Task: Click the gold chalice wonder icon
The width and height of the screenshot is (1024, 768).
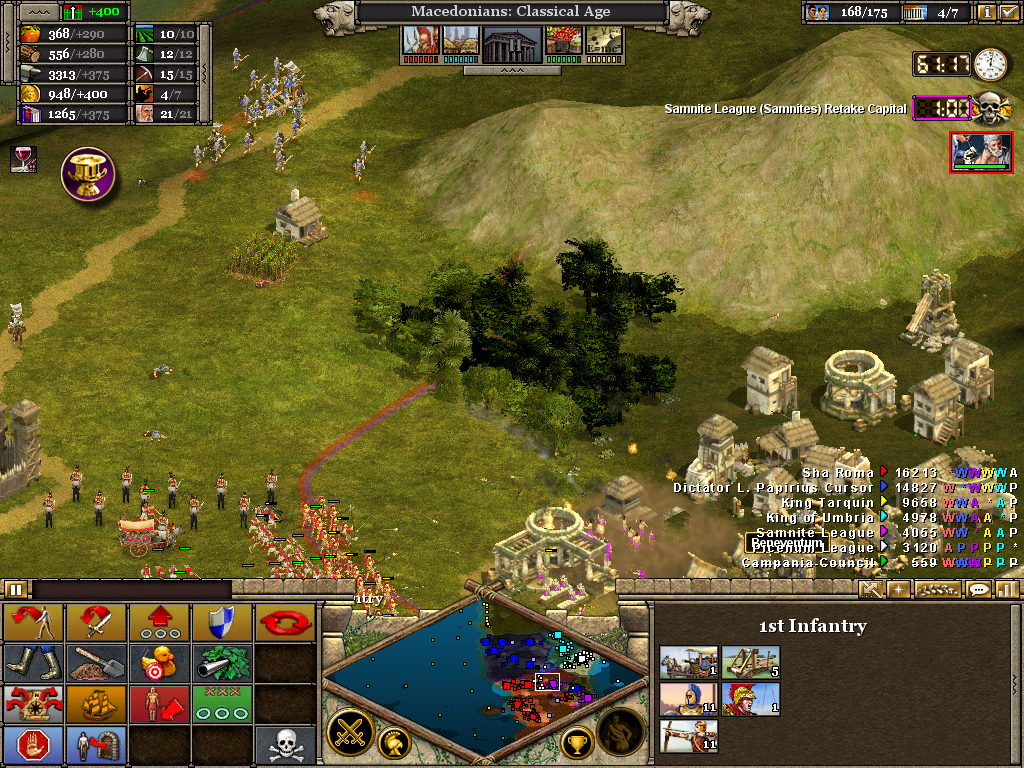Action: pos(88,174)
